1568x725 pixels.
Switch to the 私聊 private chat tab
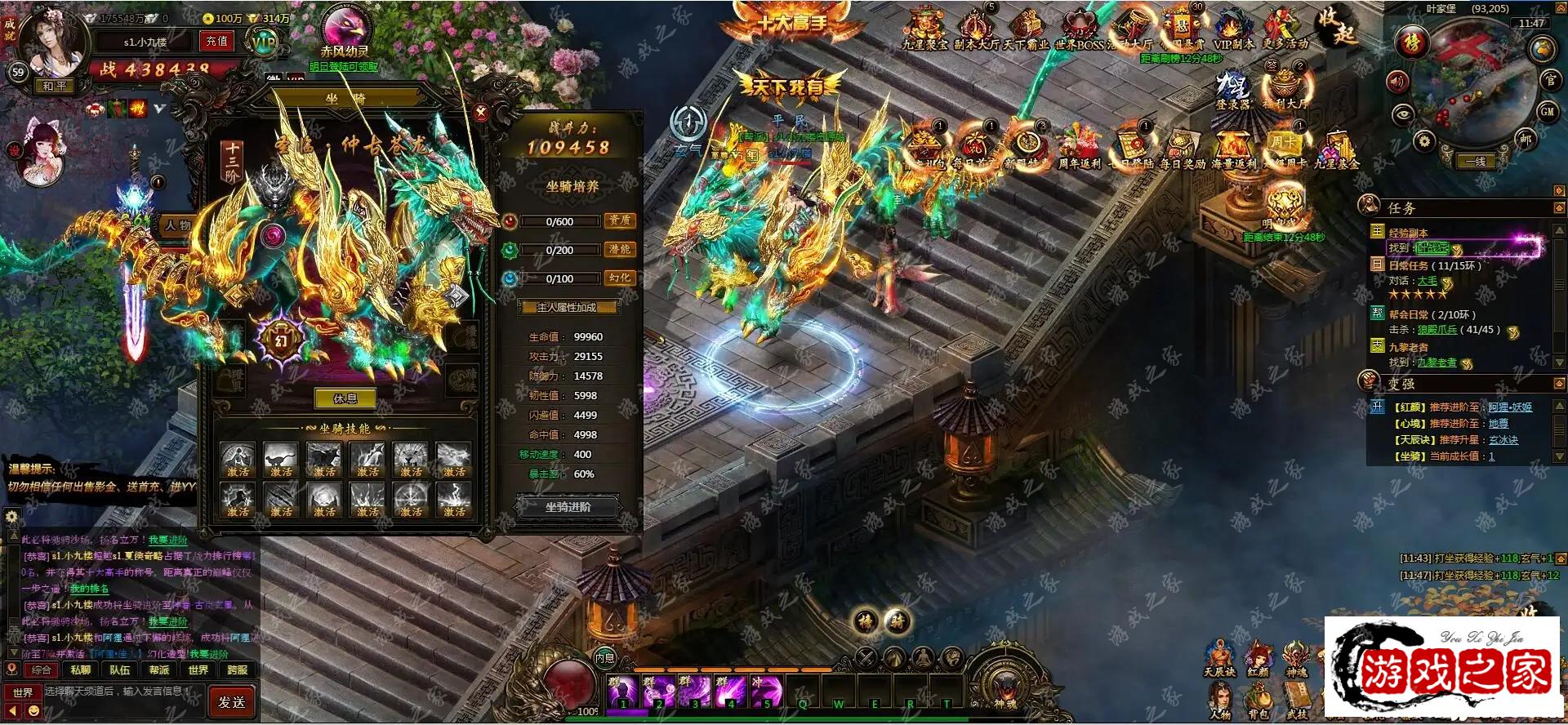[81, 670]
